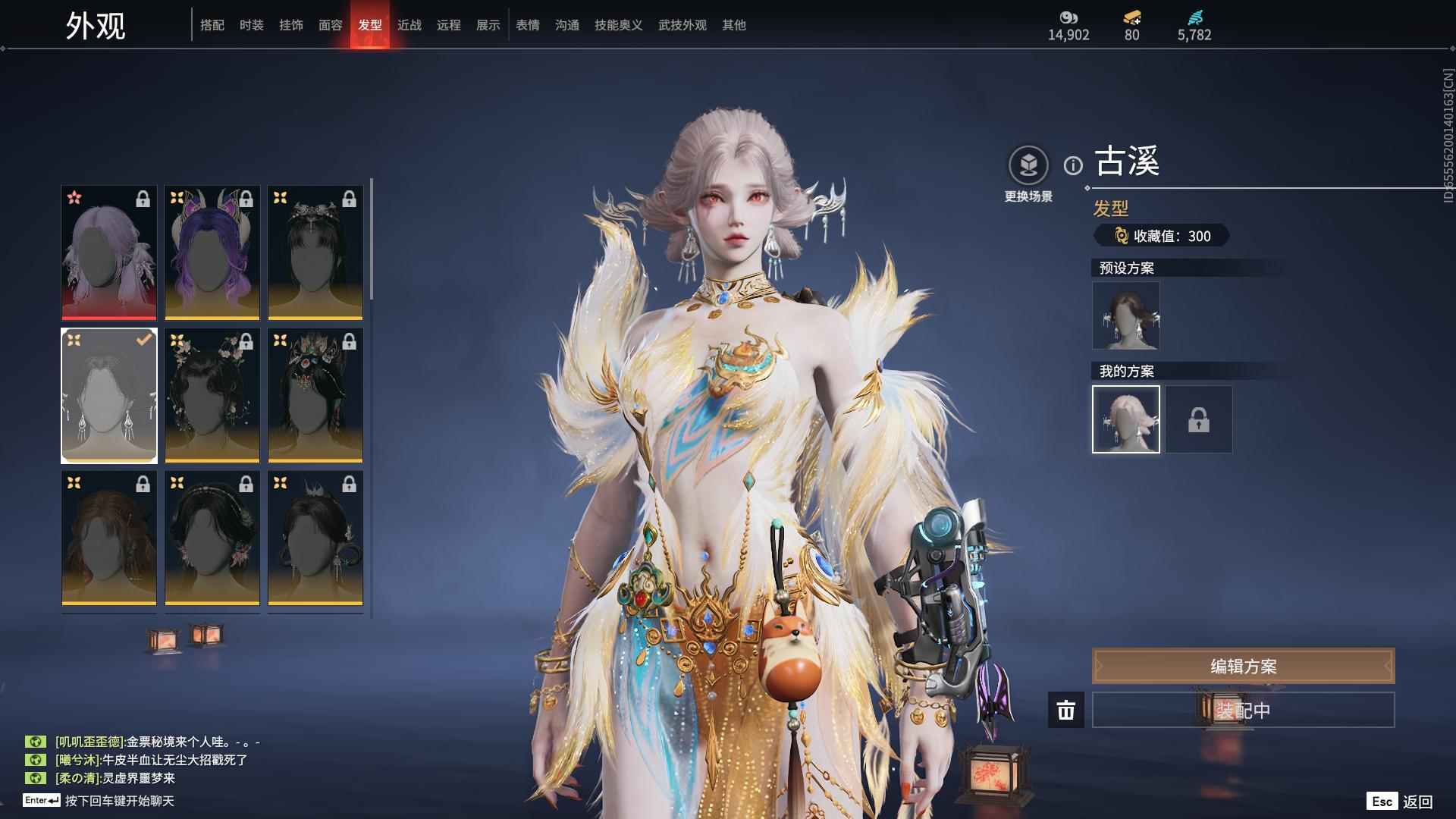Screen dimensions: 1456x819
Task: Pick the brown wavy hairstyle thumbnail
Action: point(109,538)
